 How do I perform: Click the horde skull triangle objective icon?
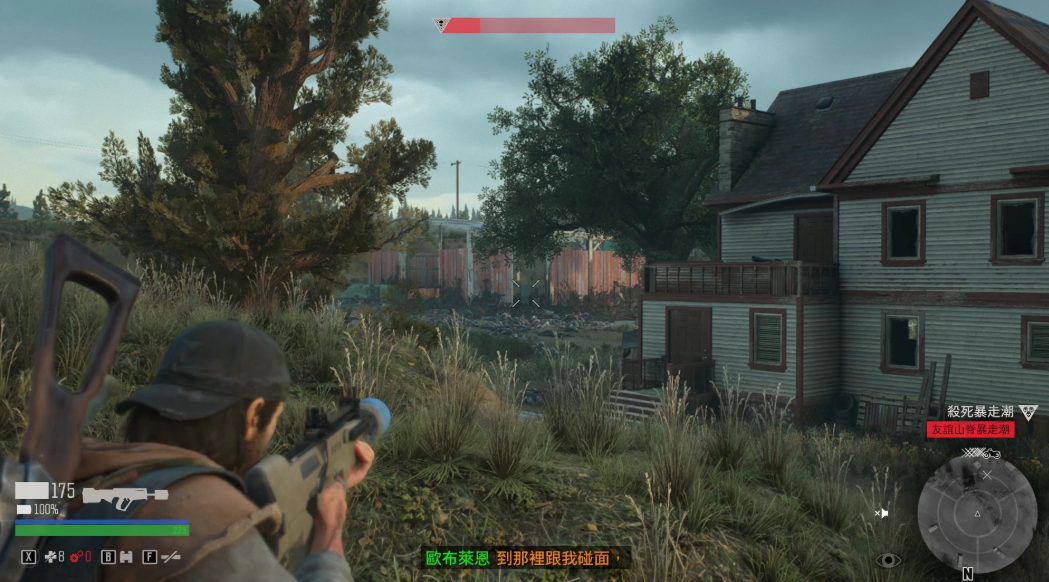pos(1027,412)
